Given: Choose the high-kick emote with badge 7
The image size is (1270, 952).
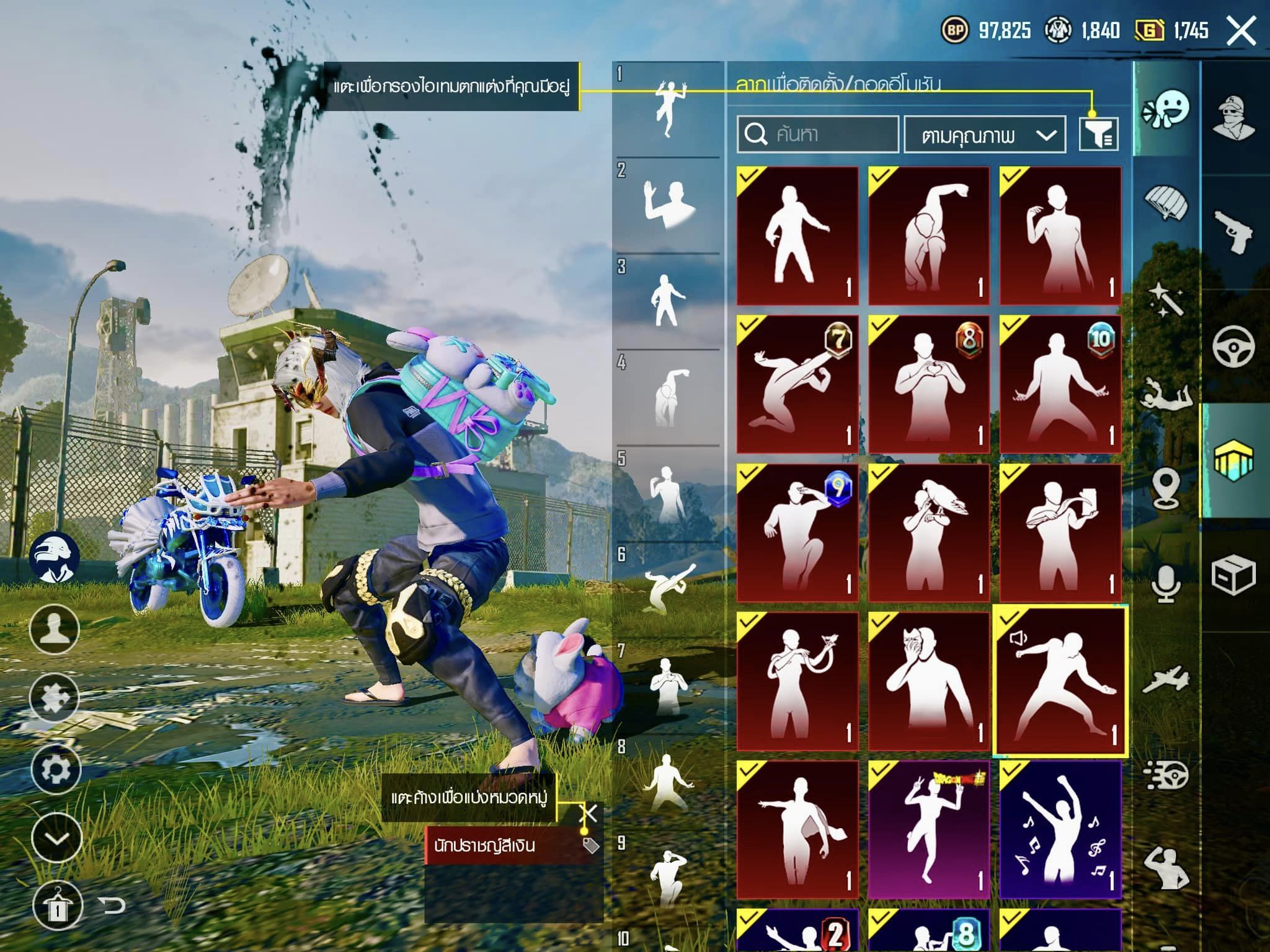Looking at the screenshot, I should [797, 384].
